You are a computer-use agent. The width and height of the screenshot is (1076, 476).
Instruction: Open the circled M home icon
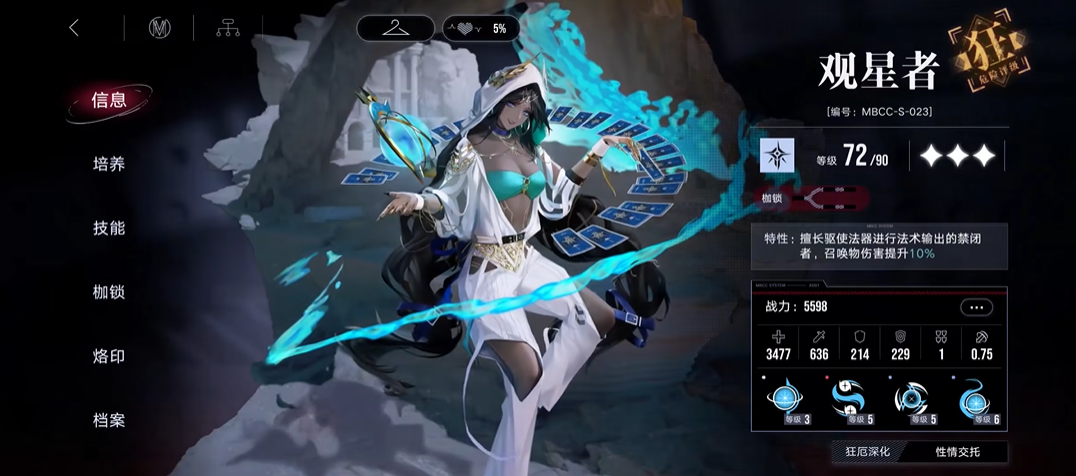coord(159,28)
